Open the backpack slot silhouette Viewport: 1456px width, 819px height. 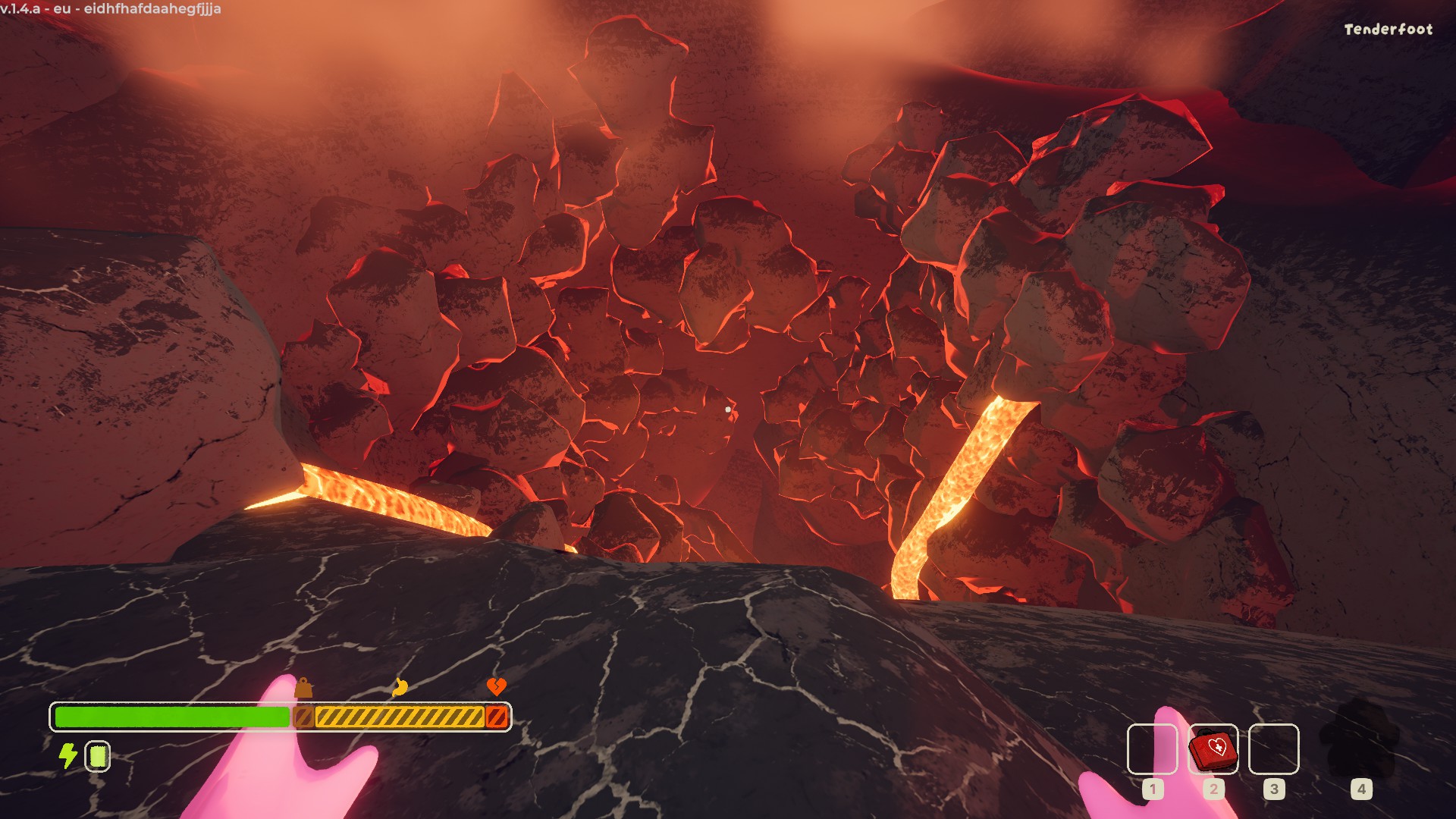pyautogui.click(x=1360, y=739)
